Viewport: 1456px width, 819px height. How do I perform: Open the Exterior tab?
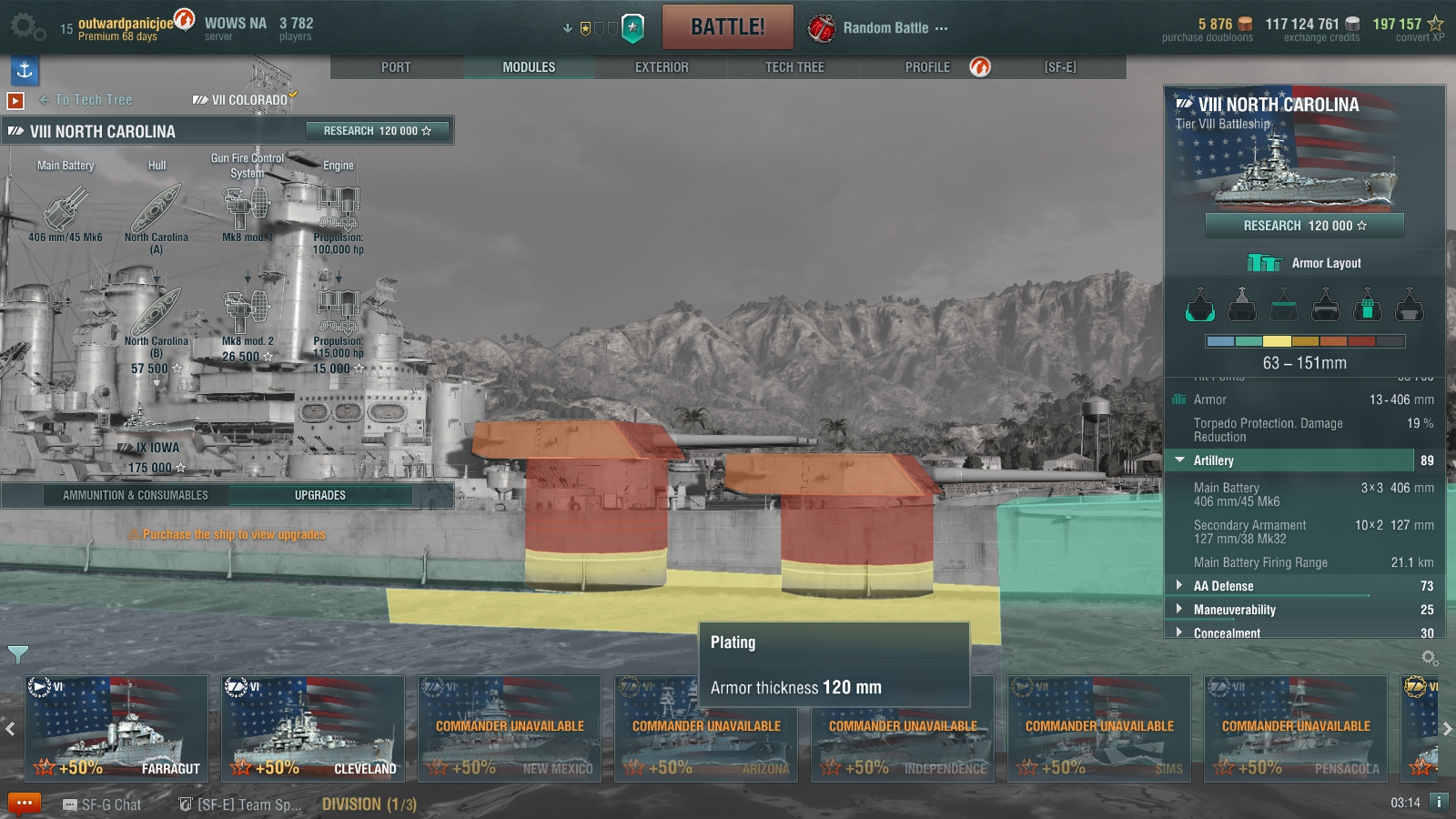coord(662,67)
